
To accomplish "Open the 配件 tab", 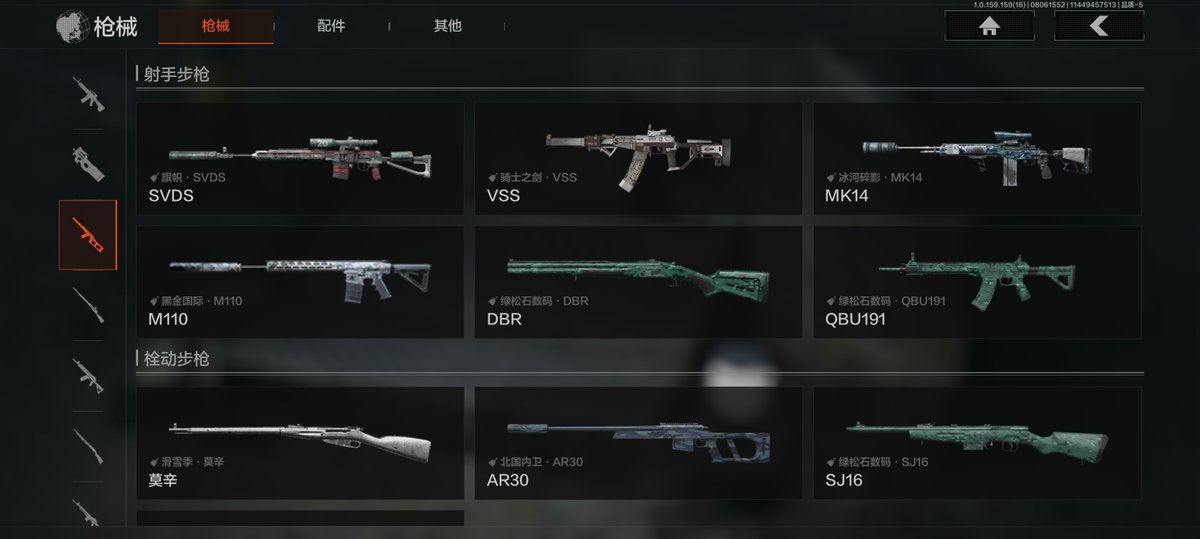I will point(331,27).
